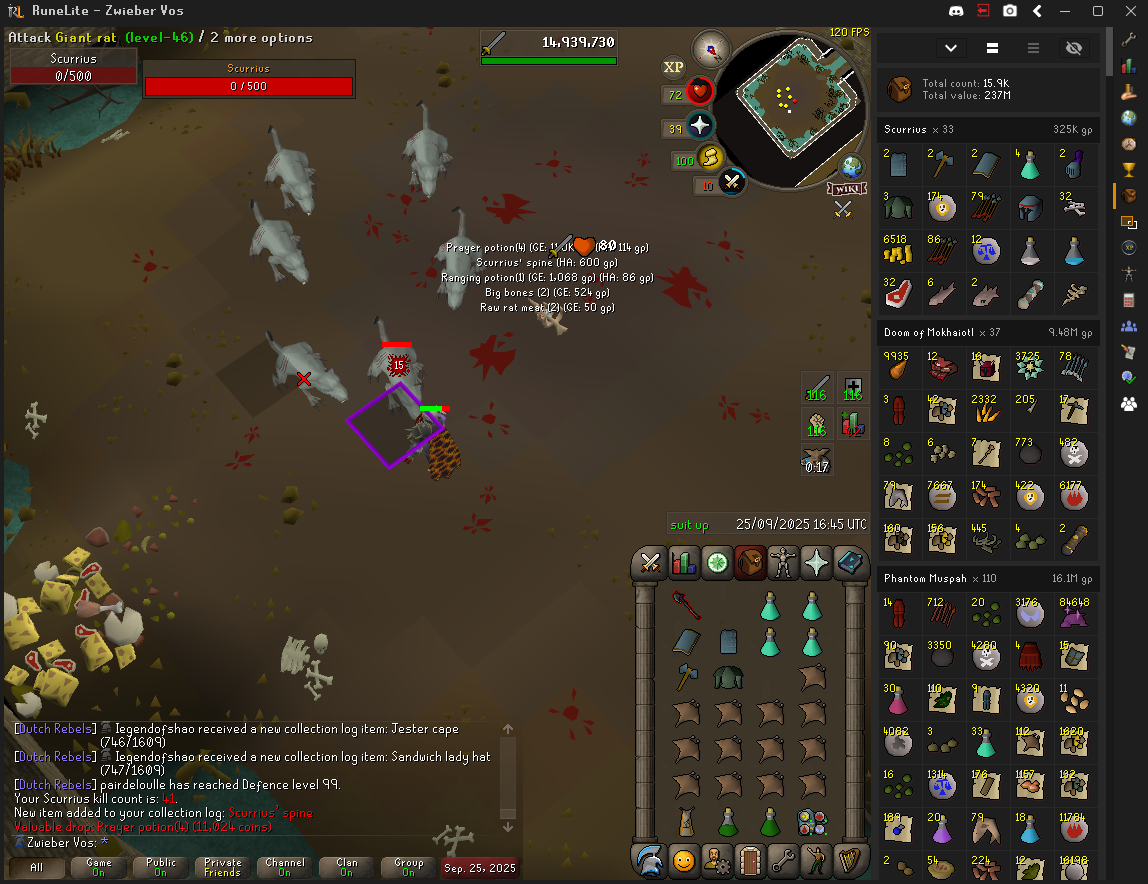Toggle the Quick-prayers orb
Image resolution: width=1148 pixels, height=884 pixels.
pos(700,126)
